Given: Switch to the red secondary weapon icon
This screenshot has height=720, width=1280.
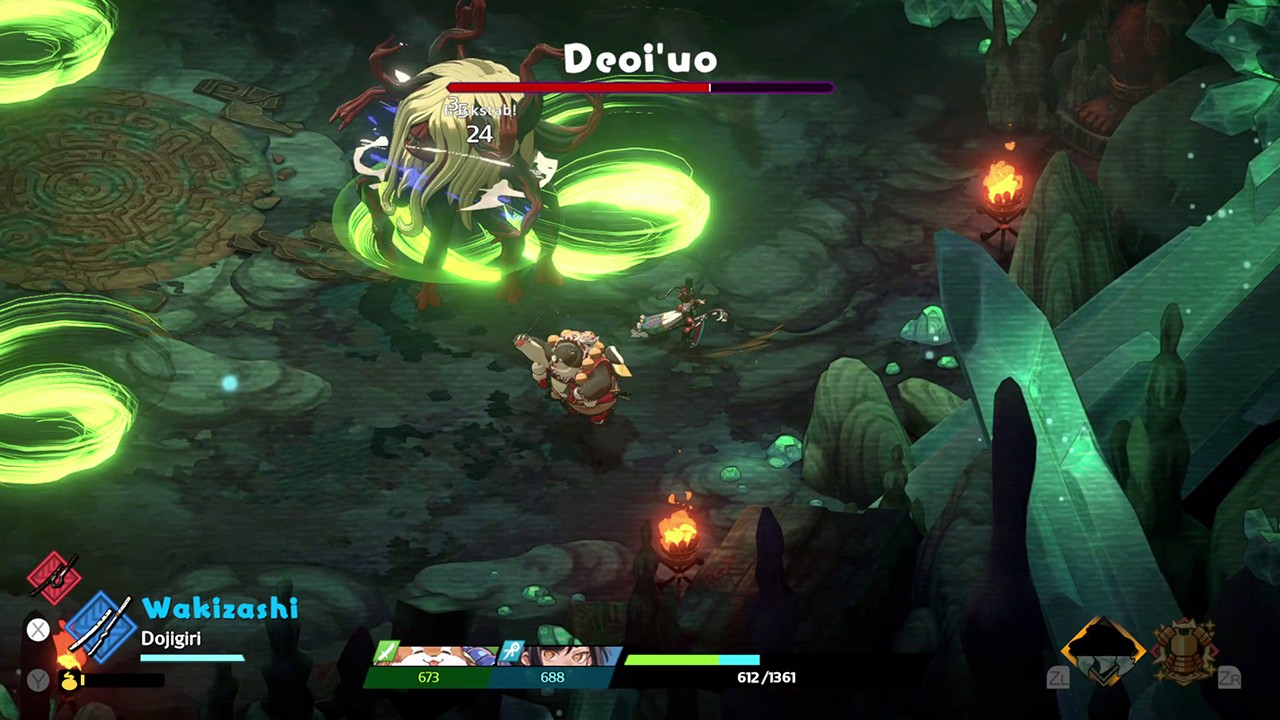Looking at the screenshot, I should (x=54, y=577).
